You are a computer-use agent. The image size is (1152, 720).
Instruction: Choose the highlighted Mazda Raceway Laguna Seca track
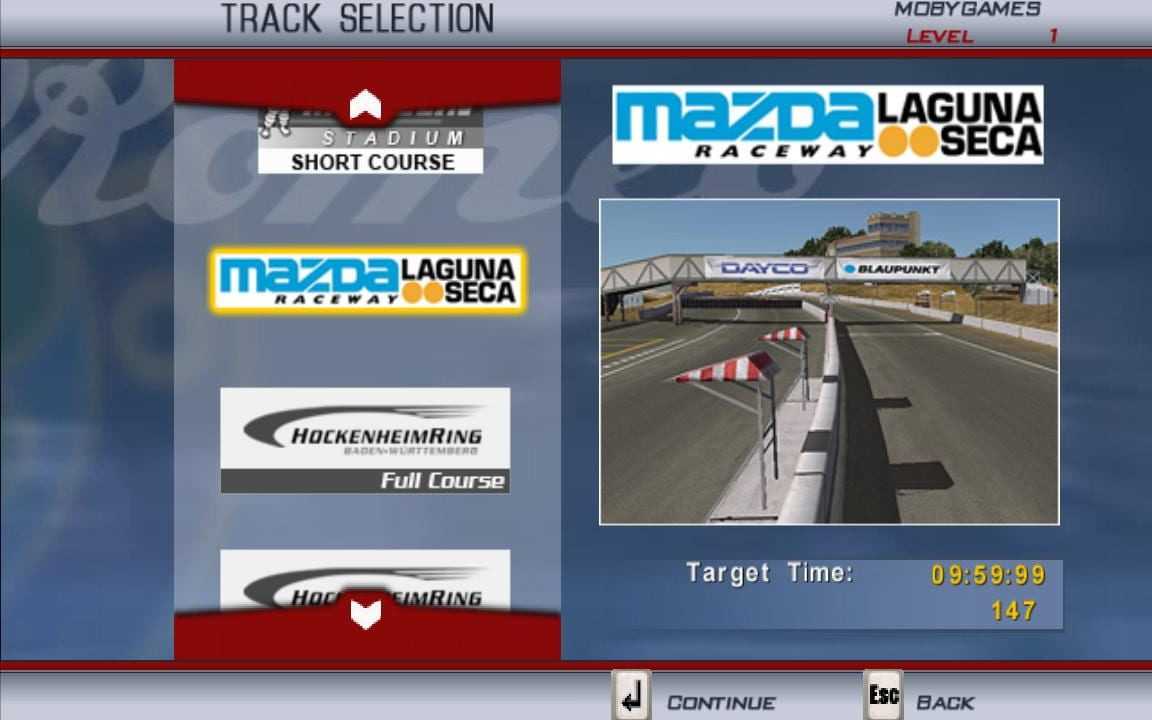point(367,281)
